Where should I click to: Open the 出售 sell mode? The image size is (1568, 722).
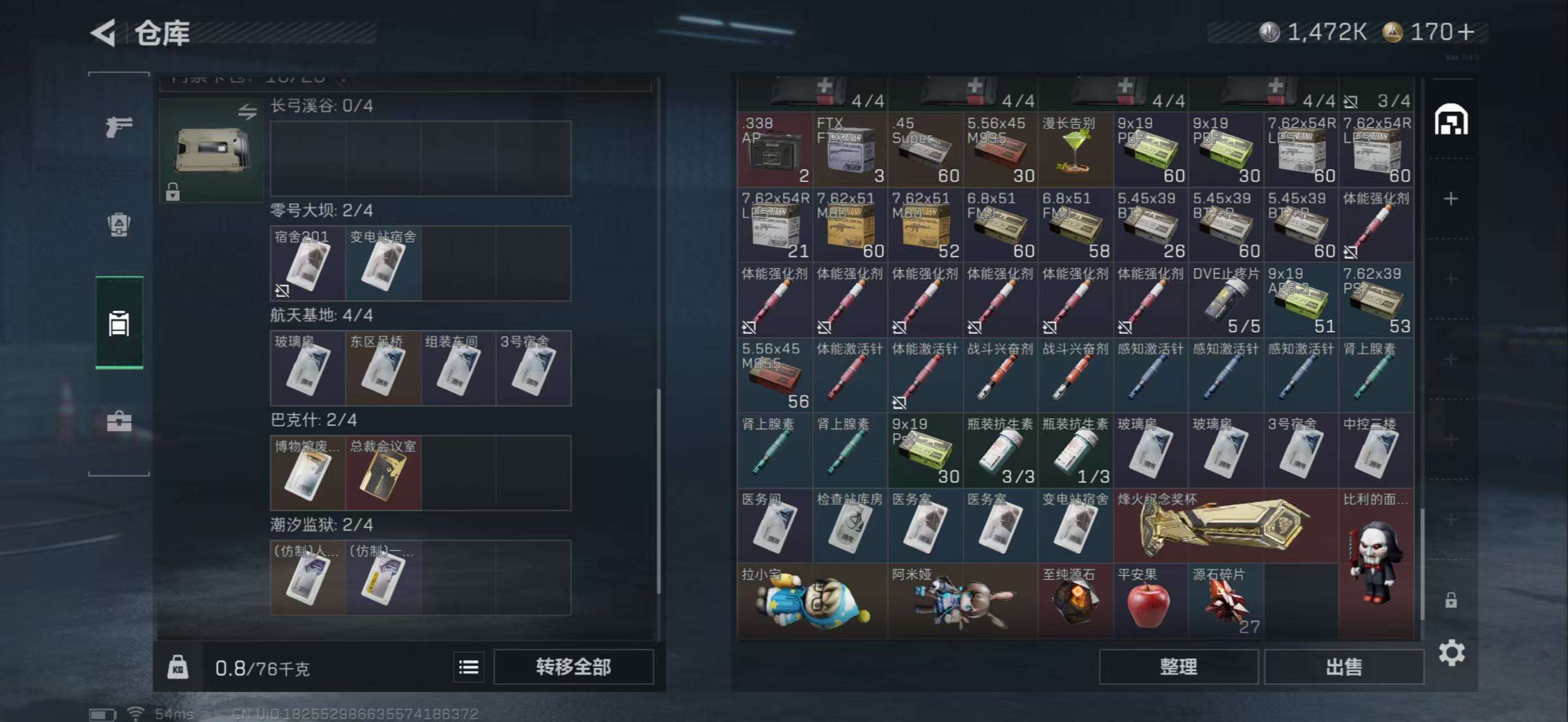coord(1344,667)
